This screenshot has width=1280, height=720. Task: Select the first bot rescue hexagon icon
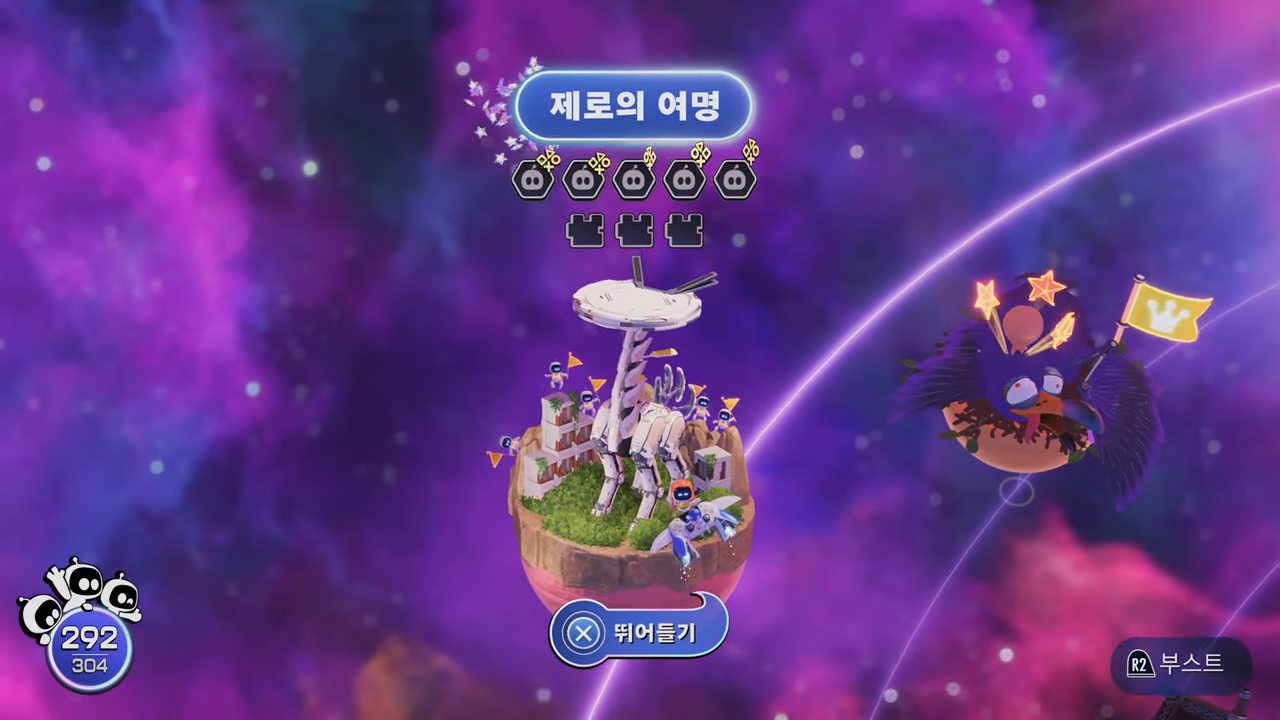[532, 178]
